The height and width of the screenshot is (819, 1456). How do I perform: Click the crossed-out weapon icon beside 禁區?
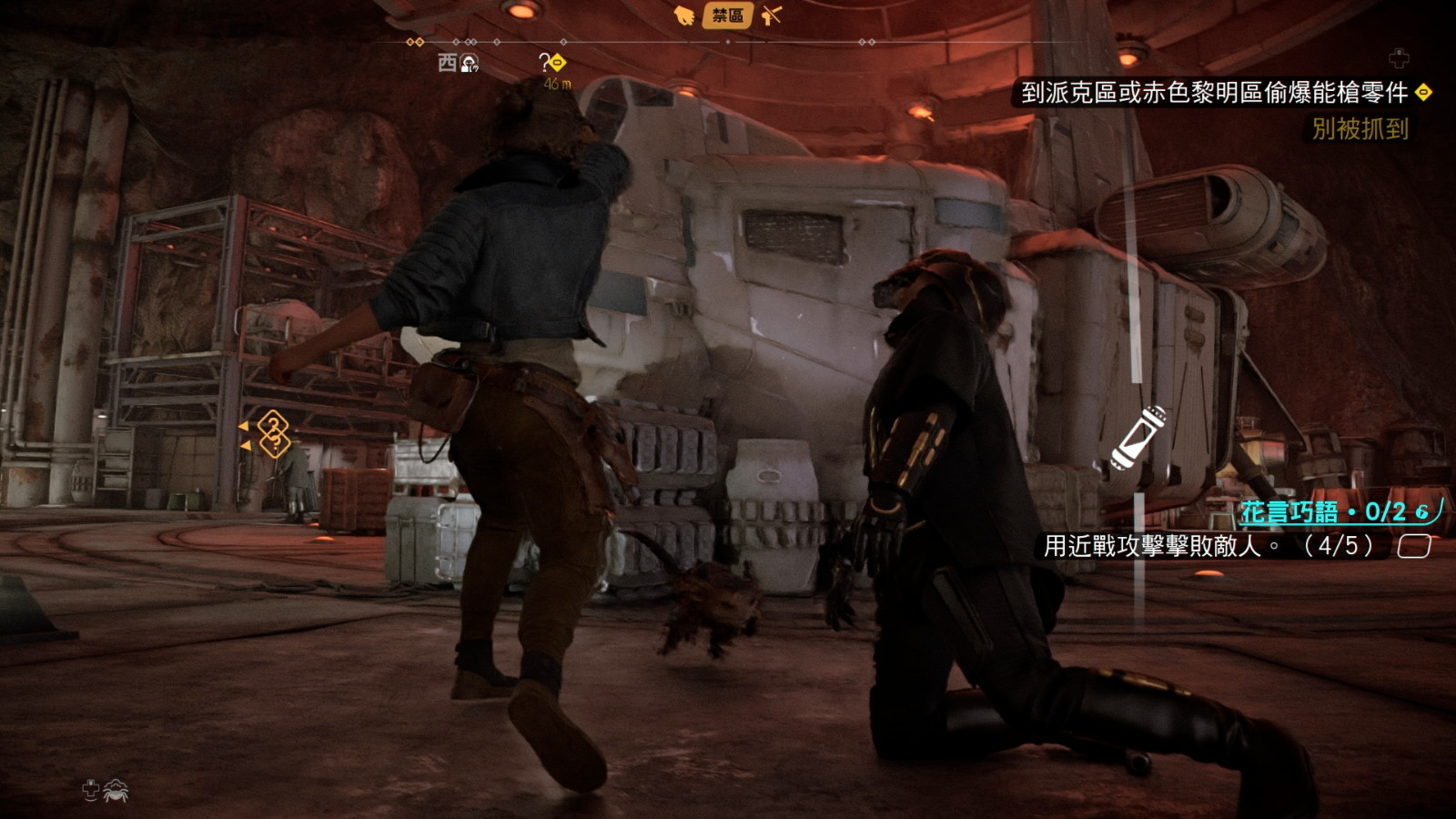point(772,15)
